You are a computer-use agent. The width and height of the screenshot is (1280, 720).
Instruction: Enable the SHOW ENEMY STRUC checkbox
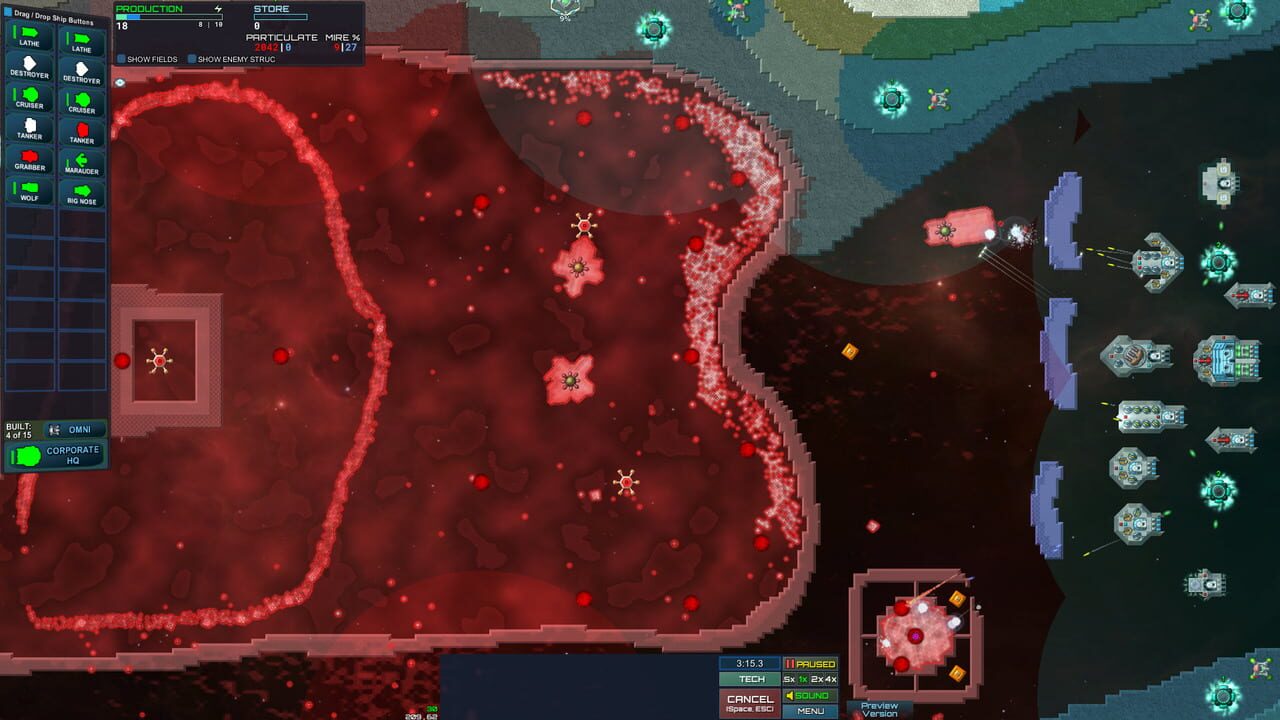tap(190, 59)
